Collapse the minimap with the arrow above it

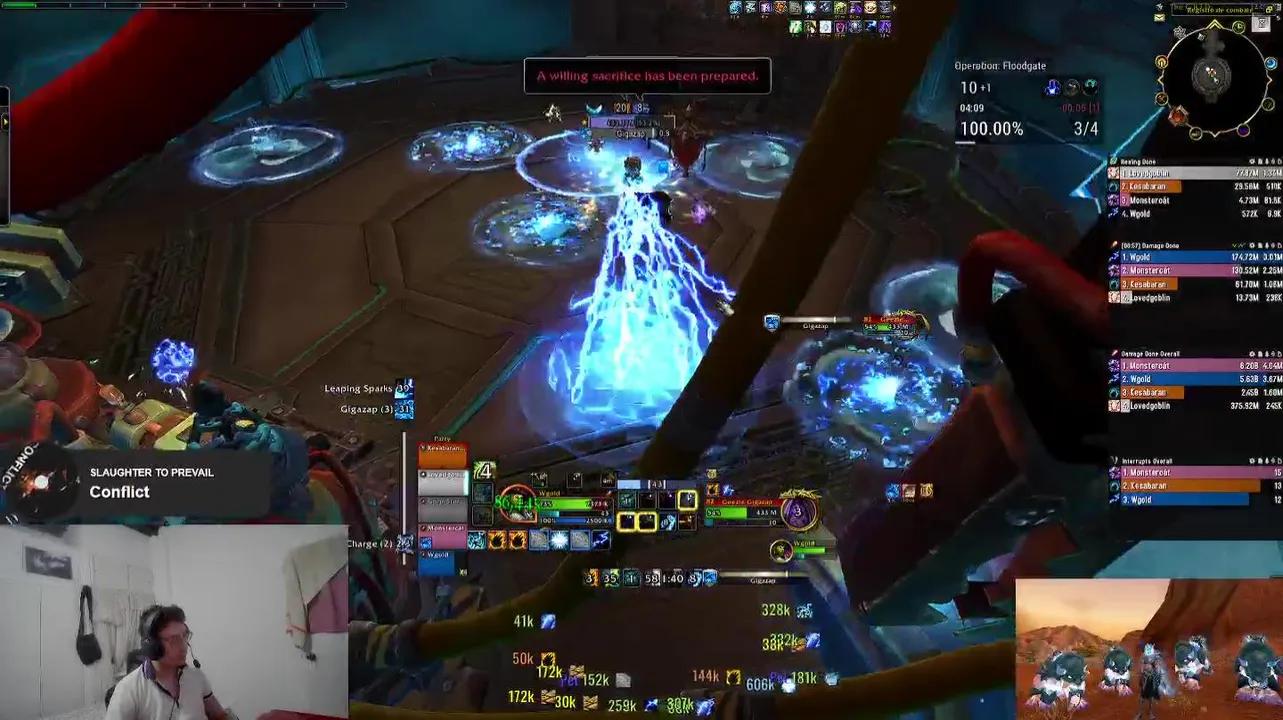coord(1214,23)
